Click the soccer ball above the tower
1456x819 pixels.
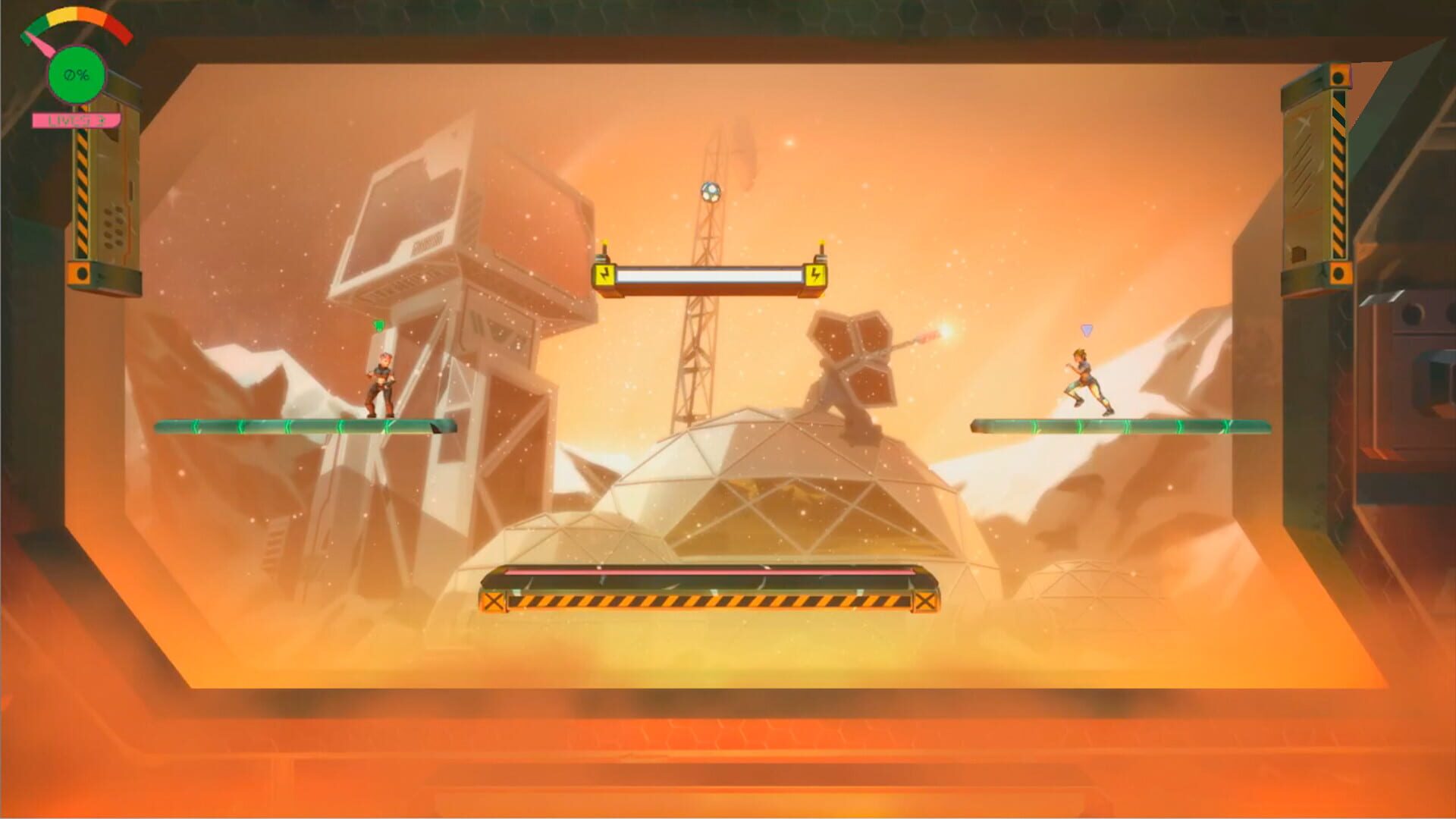(710, 192)
